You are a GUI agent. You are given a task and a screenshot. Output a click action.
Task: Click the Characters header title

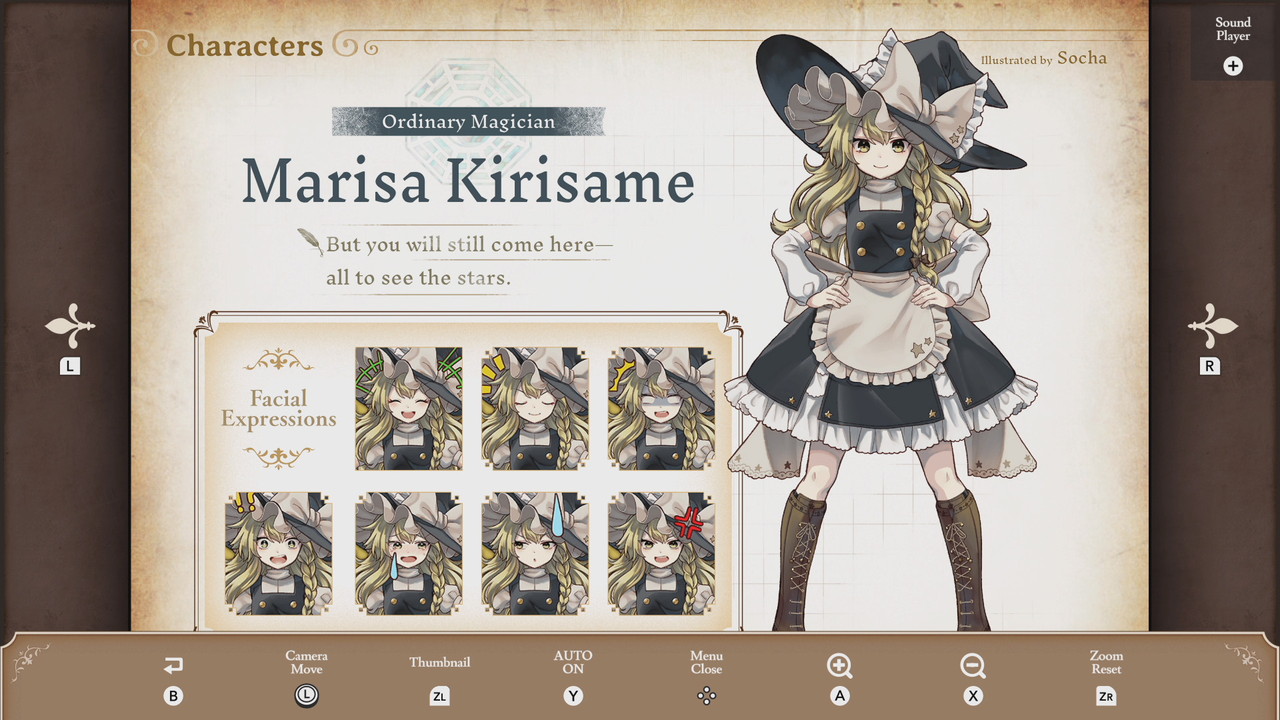(x=246, y=45)
